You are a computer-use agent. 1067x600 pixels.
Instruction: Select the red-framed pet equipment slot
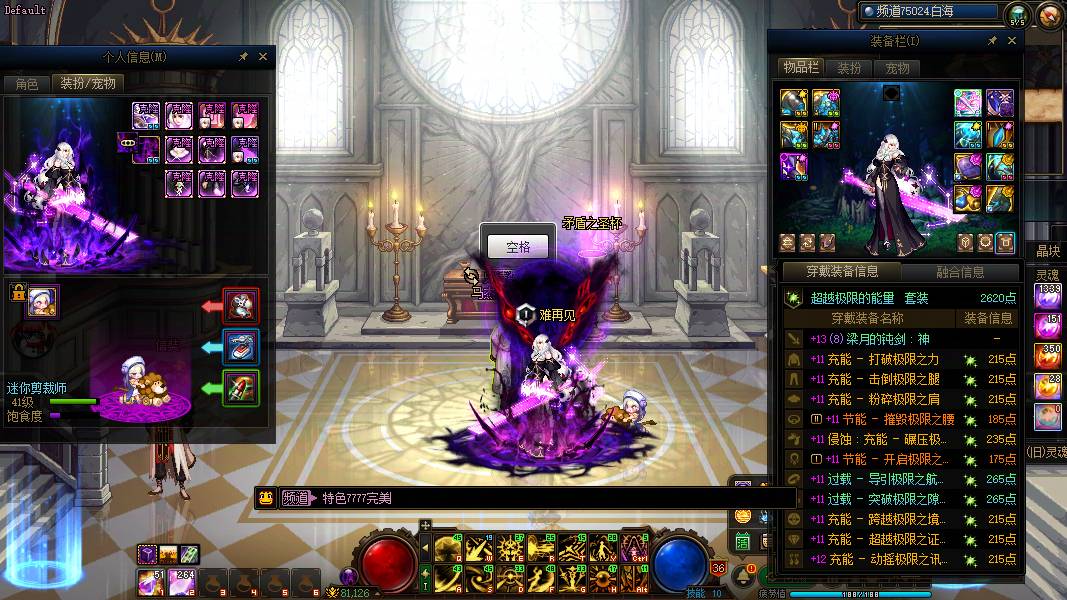tap(241, 306)
